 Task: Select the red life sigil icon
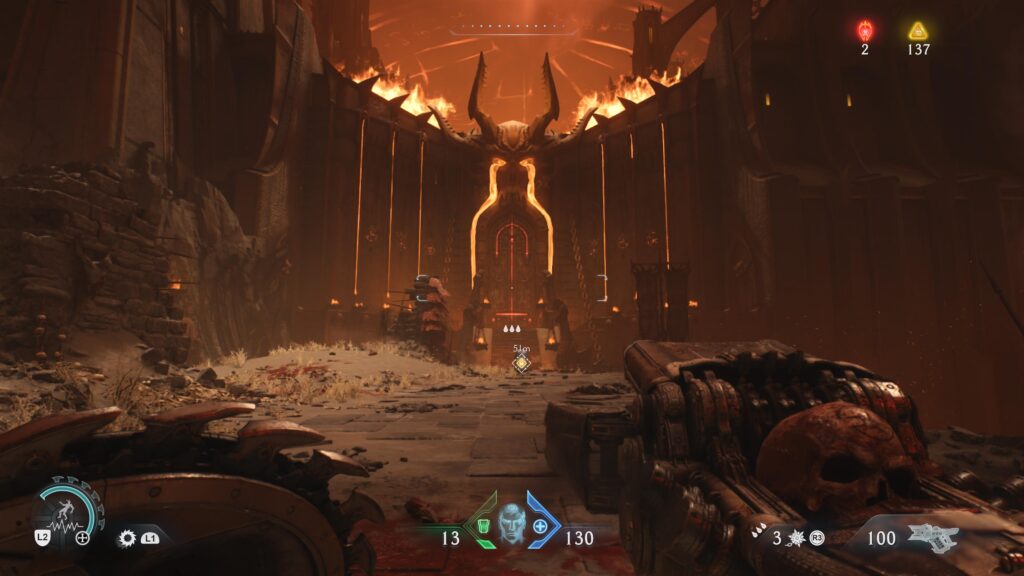865,30
